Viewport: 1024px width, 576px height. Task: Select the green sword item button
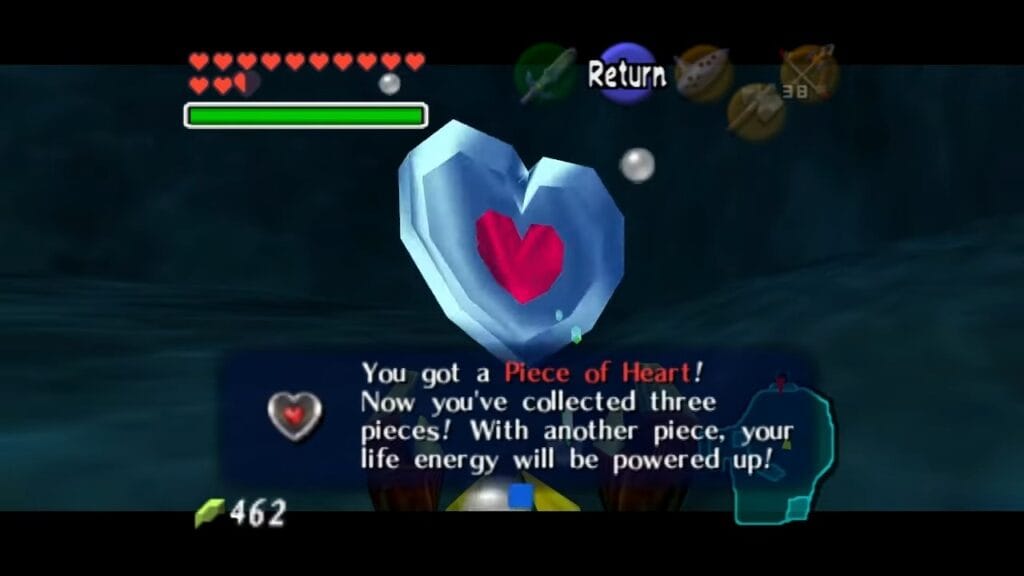[x=545, y=72]
